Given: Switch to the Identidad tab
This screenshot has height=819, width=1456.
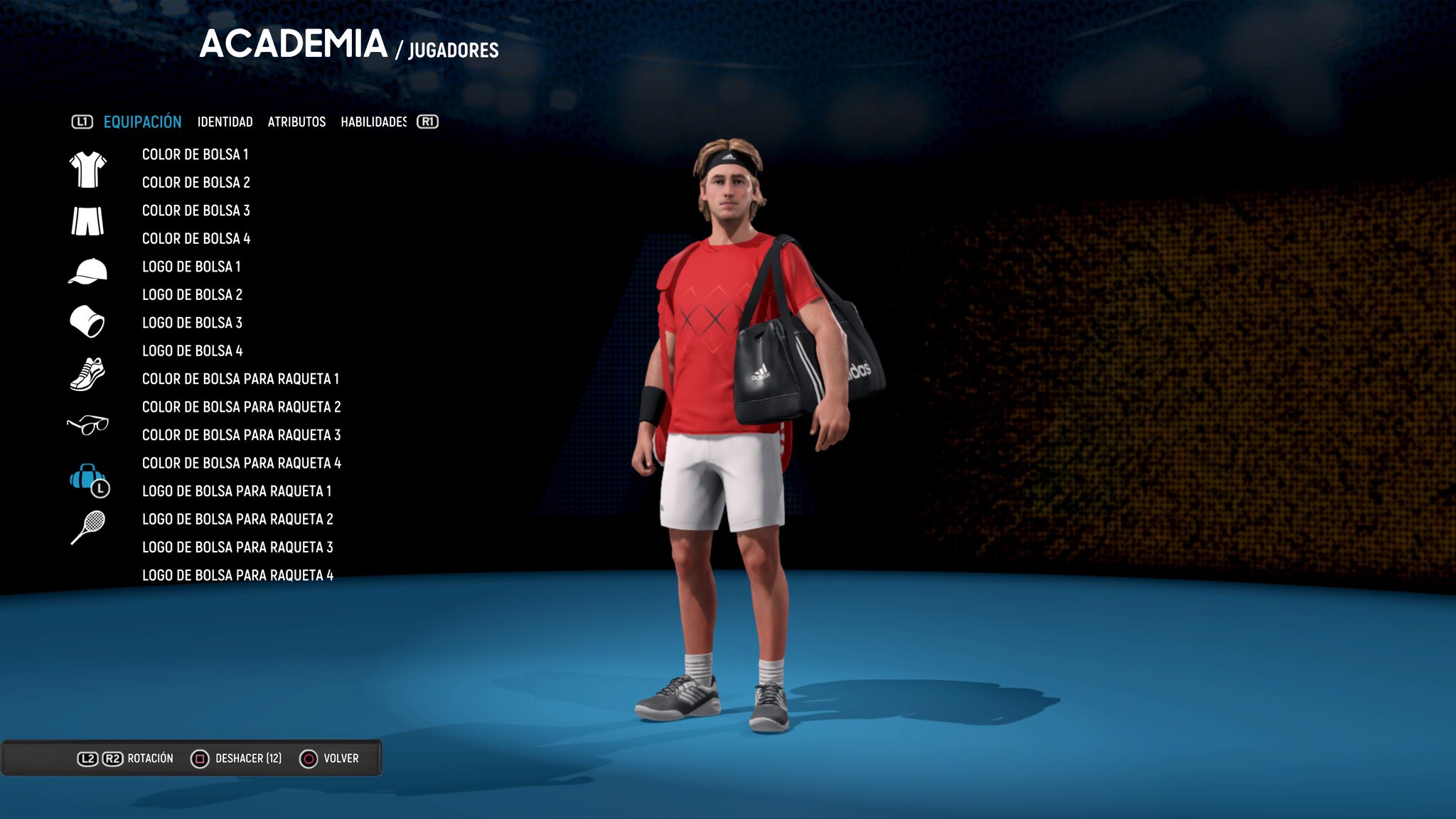Looking at the screenshot, I should click(225, 122).
